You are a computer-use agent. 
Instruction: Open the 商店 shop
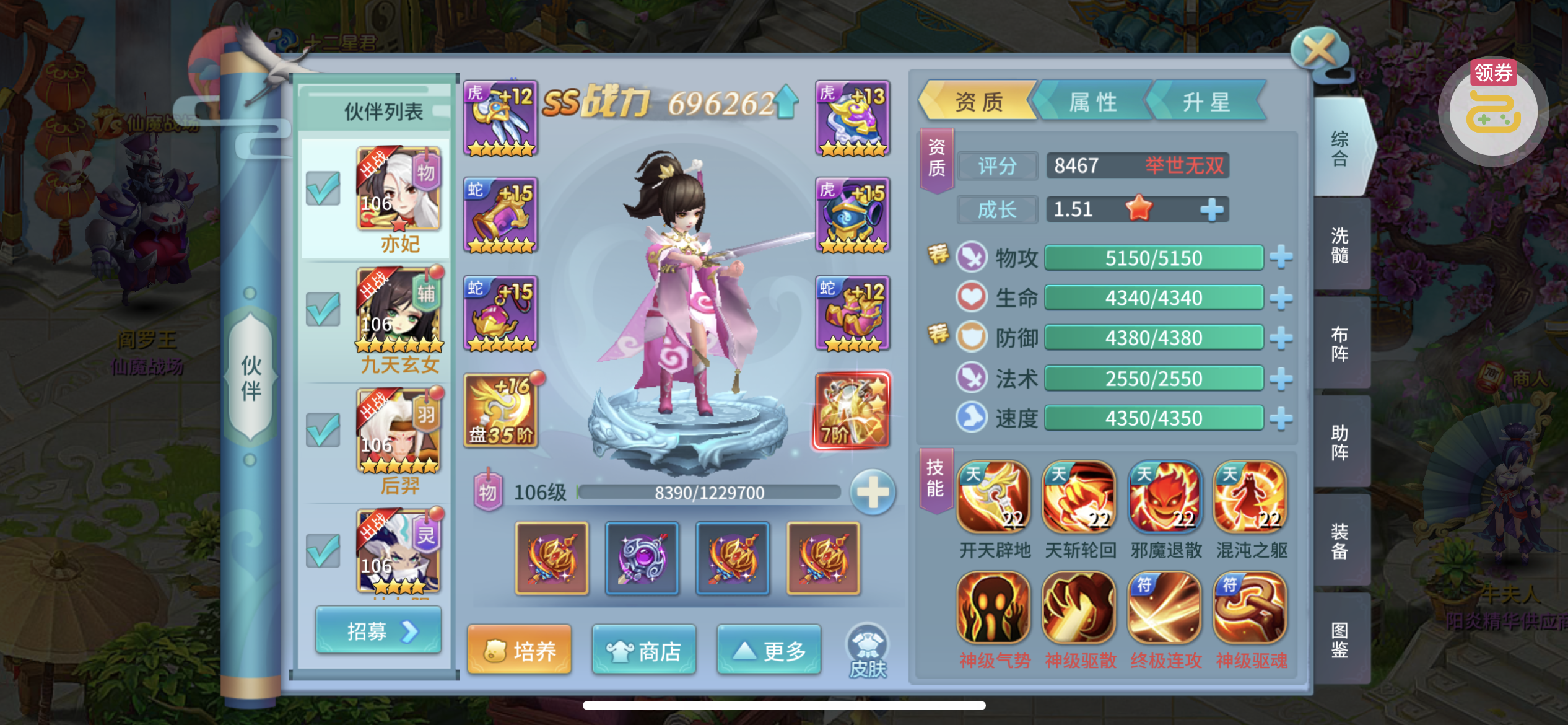(x=644, y=651)
